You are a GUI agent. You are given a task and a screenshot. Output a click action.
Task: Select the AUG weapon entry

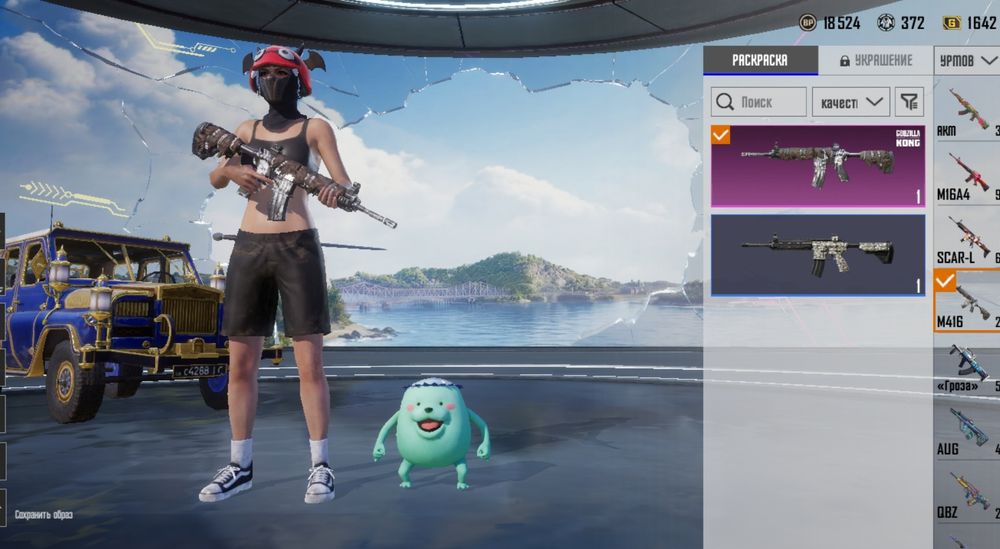(x=967, y=429)
